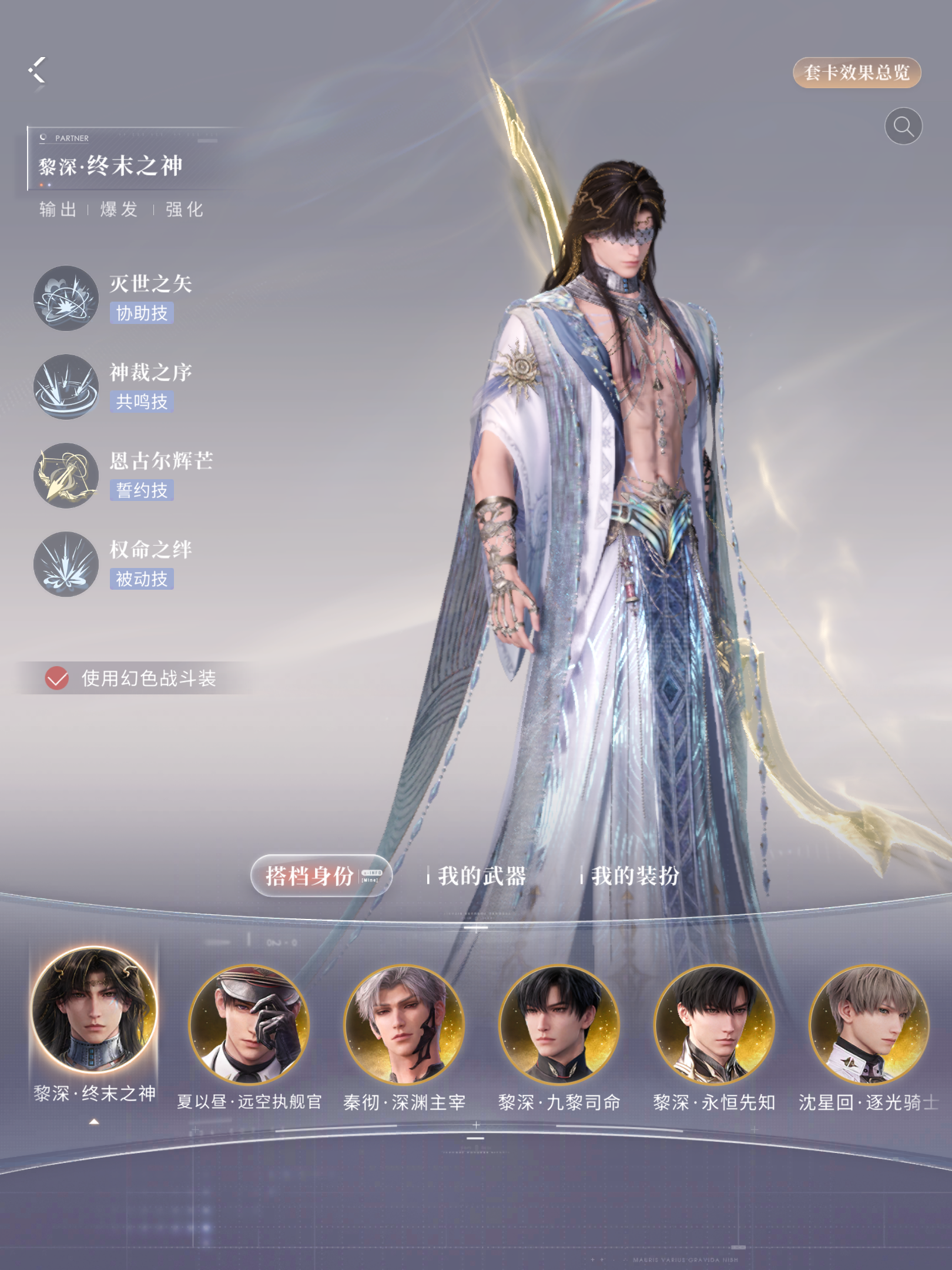Click the back arrow at top left
The height and width of the screenshot is (1270, 952).
point(36,71)
